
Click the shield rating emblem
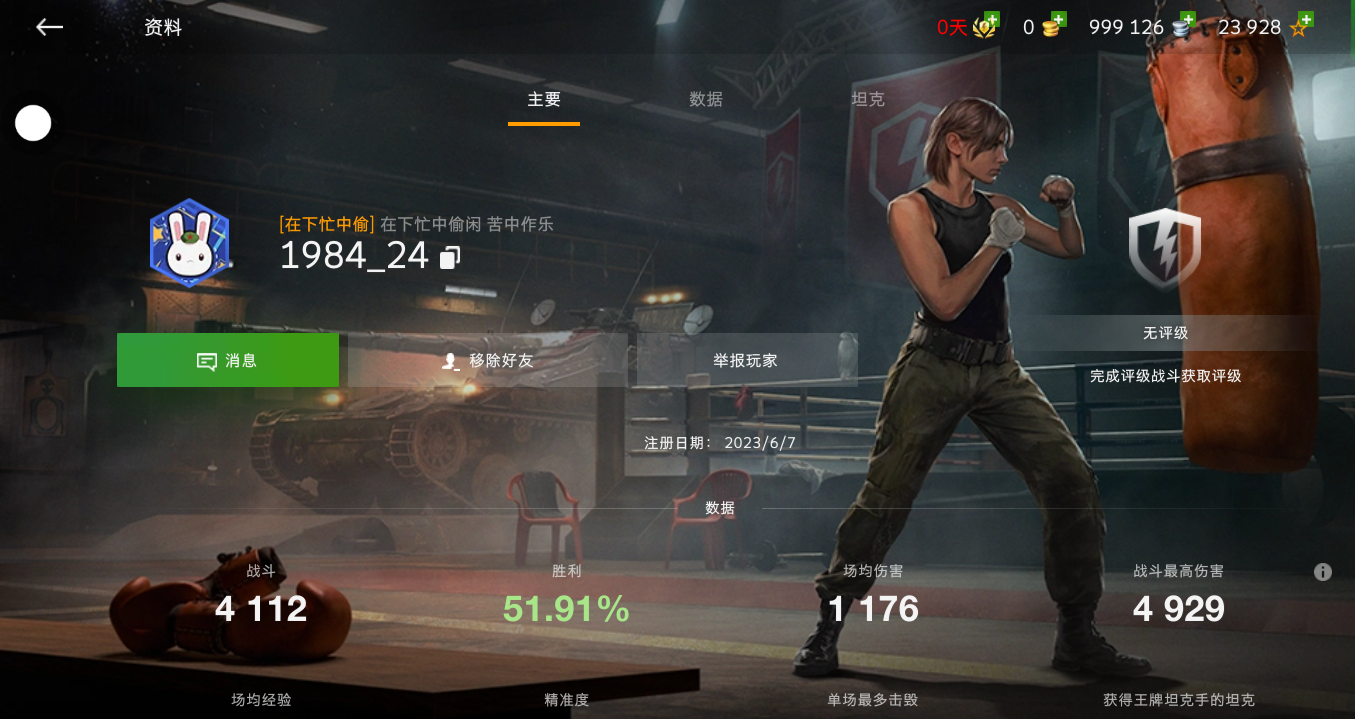pos(1165,249)
